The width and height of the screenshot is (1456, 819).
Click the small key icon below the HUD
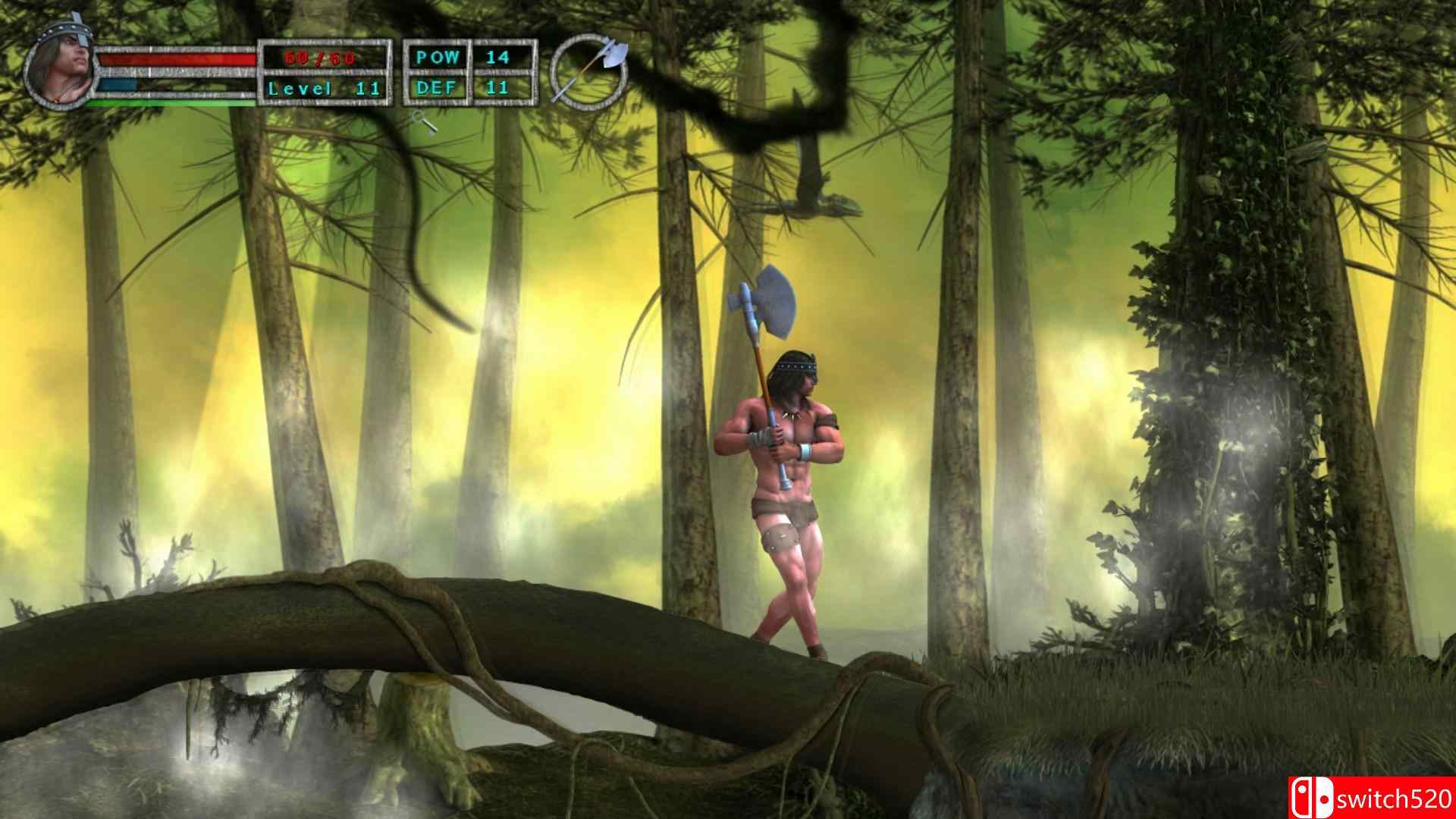tap(425, 121)
